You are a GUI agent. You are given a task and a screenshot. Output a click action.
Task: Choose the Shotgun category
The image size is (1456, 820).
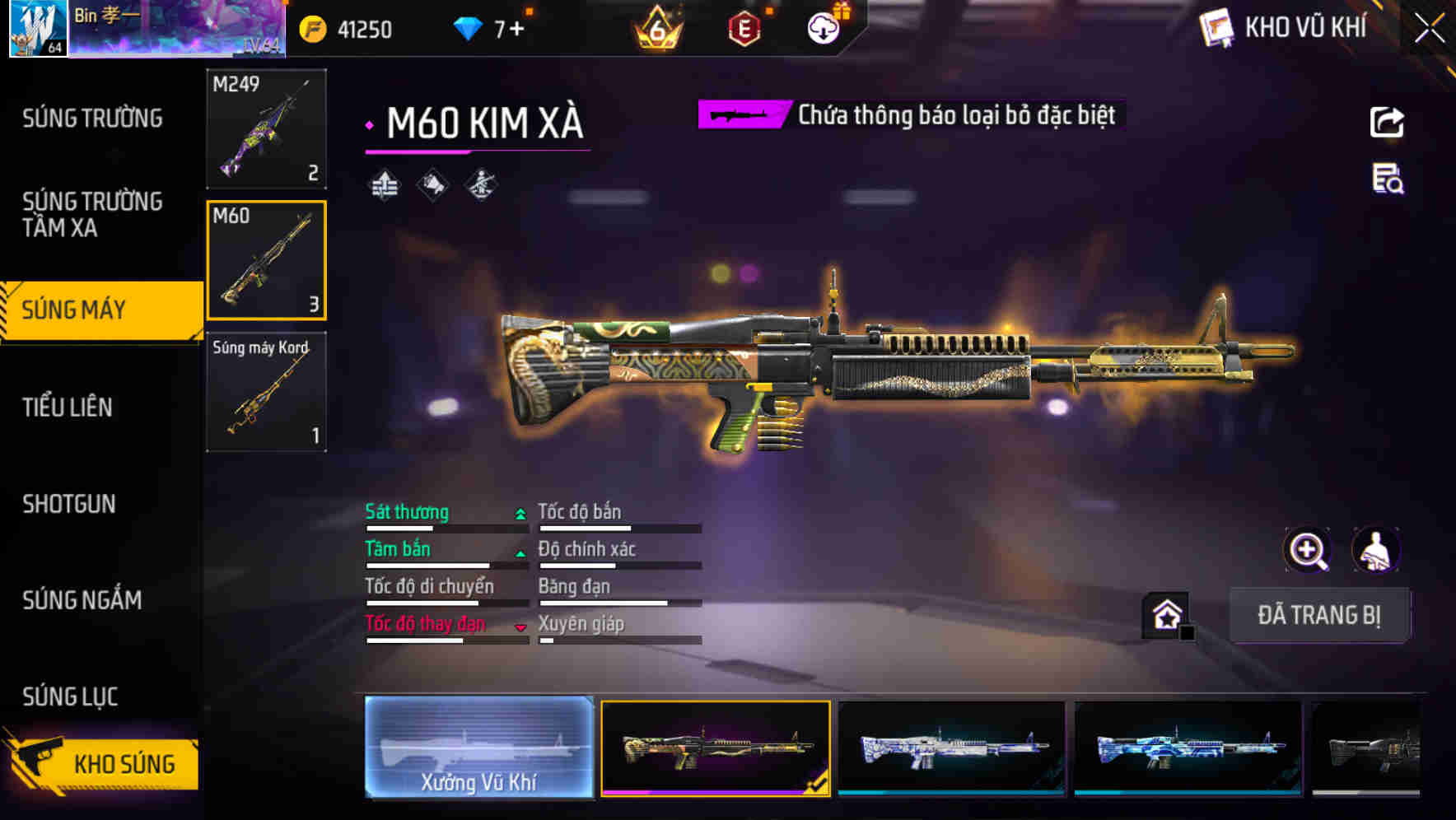click(x=69, y=504)
